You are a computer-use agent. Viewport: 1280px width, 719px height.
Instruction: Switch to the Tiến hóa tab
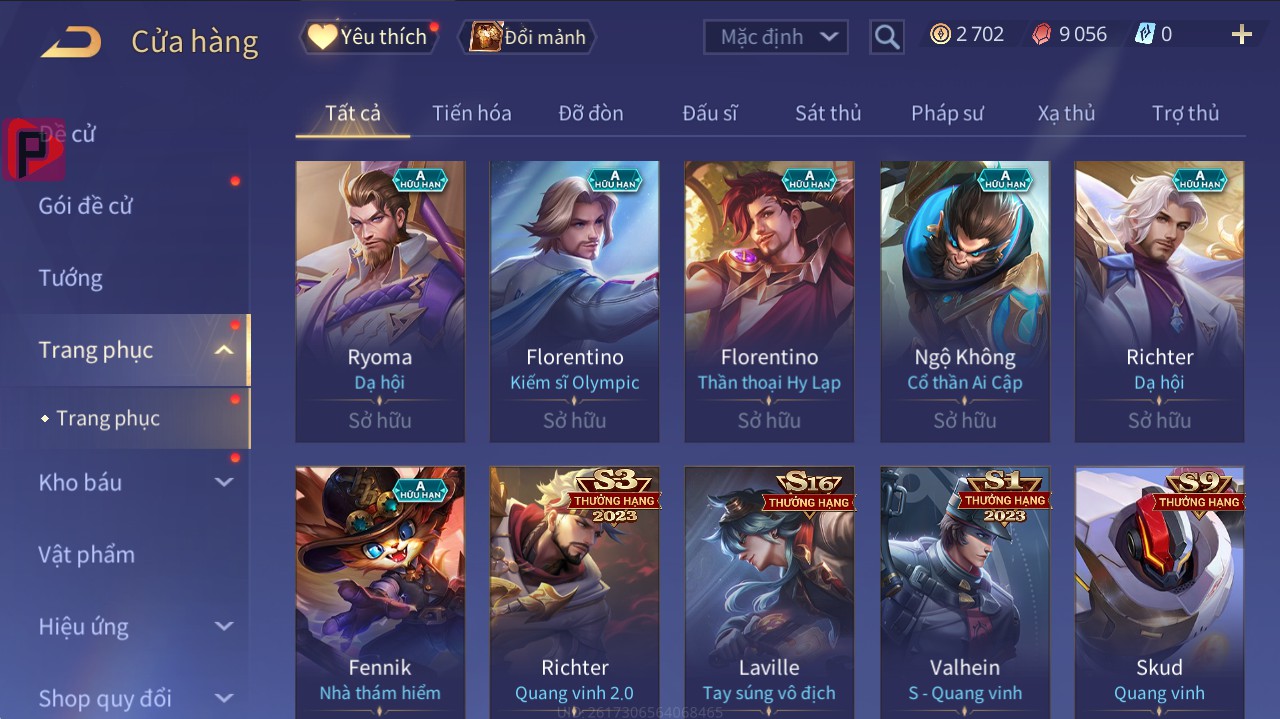[471, 113]
